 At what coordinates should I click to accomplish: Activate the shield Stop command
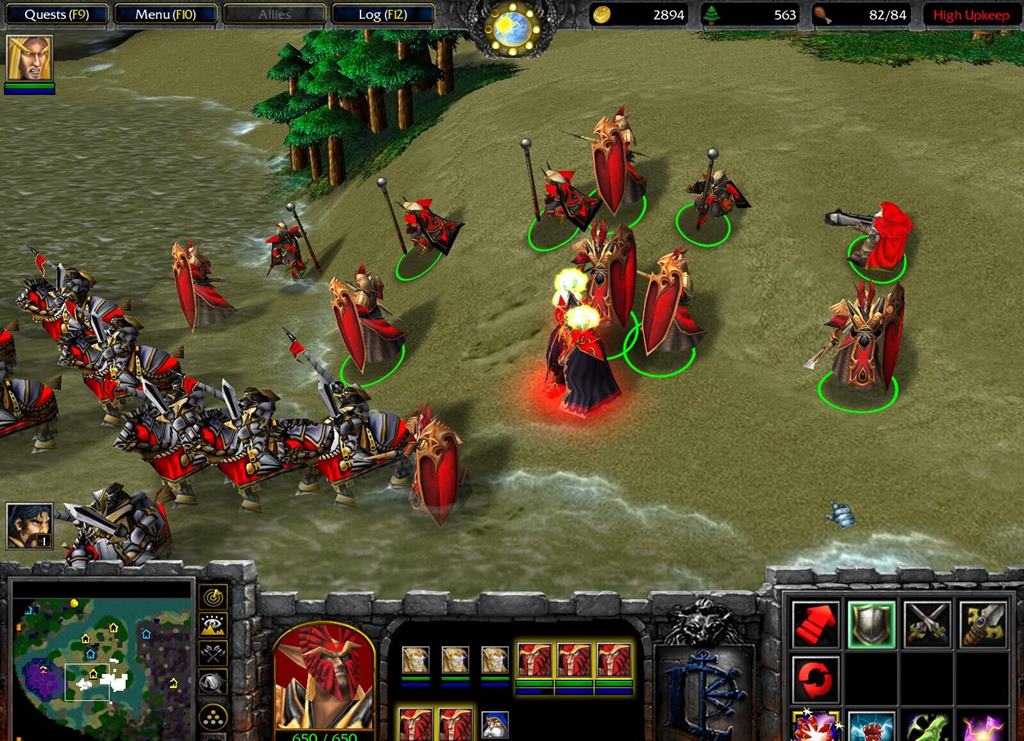coord(871,625)
